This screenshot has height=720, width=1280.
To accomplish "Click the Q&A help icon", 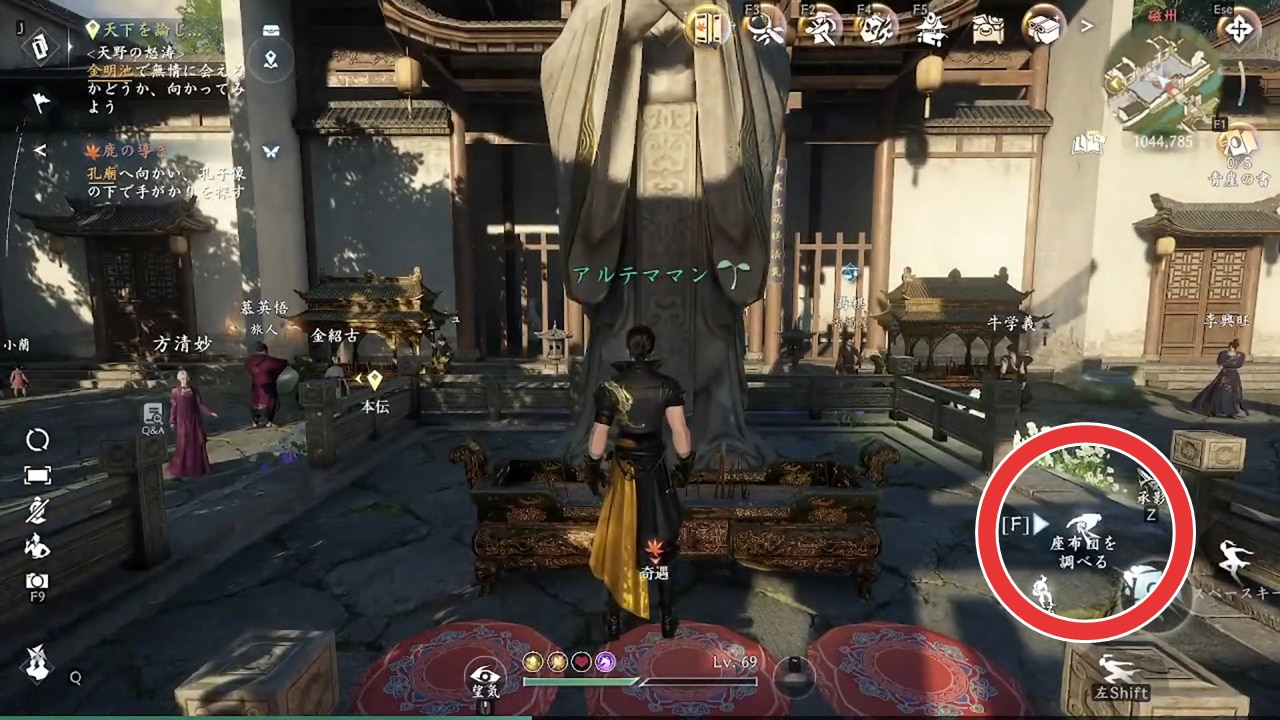I will pyautogui.click(x=153, y=416).
